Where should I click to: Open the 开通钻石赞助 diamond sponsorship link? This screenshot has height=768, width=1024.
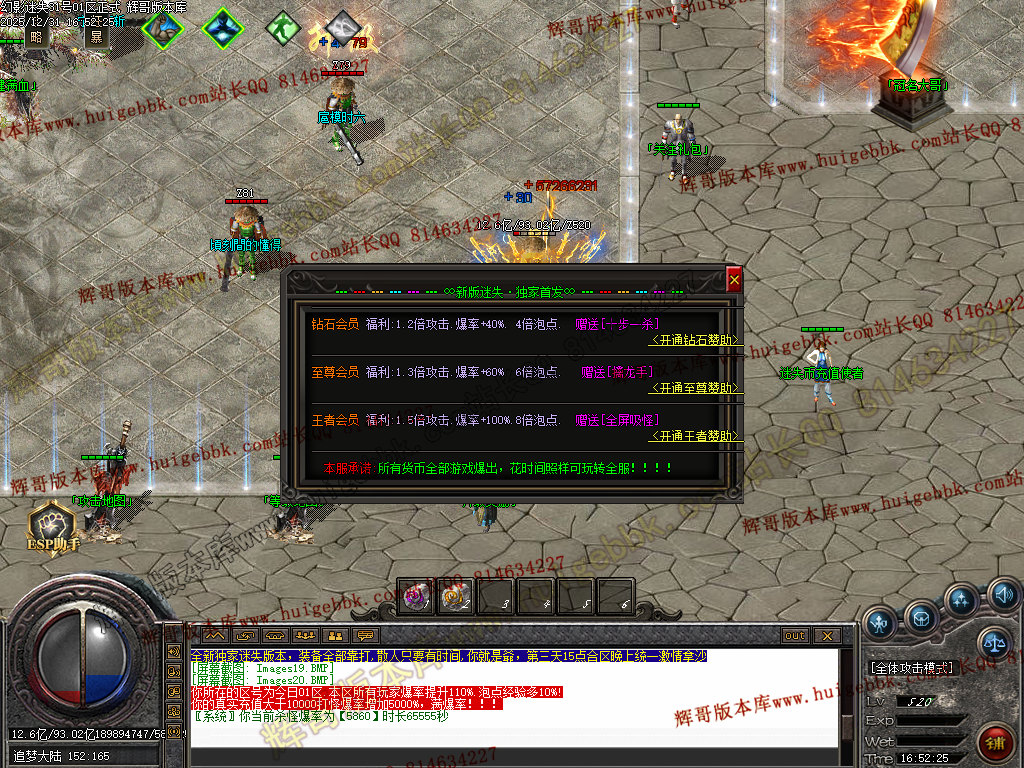click(x=696, y=340)
